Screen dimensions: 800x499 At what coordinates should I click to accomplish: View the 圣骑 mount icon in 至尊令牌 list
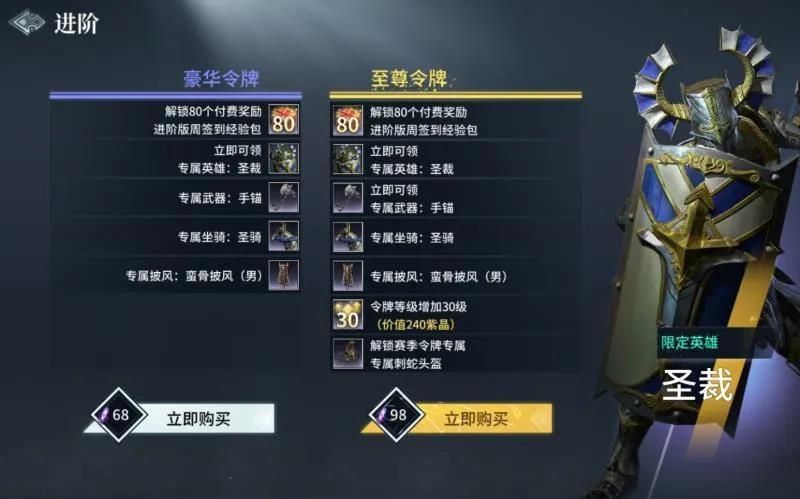pyautogui.click(x=348, y=236)
